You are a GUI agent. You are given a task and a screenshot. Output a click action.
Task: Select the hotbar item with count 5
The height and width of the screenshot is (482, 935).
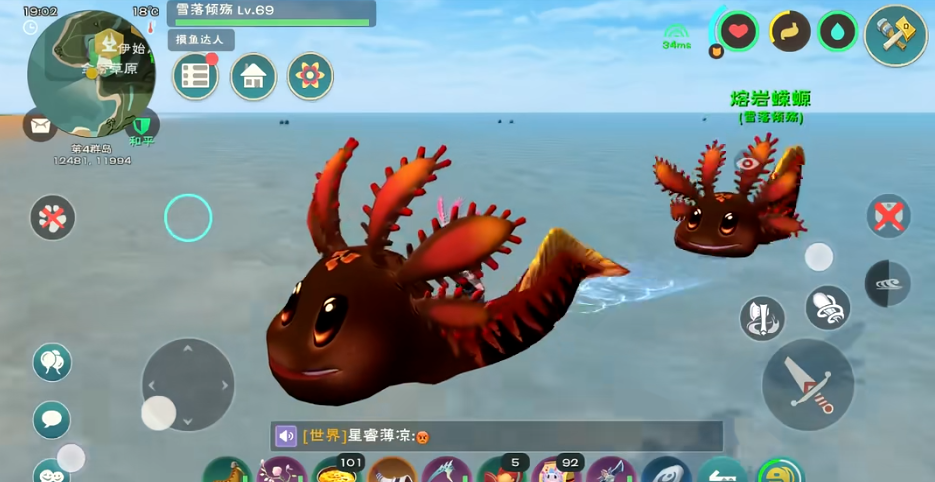tap(502, 471)
